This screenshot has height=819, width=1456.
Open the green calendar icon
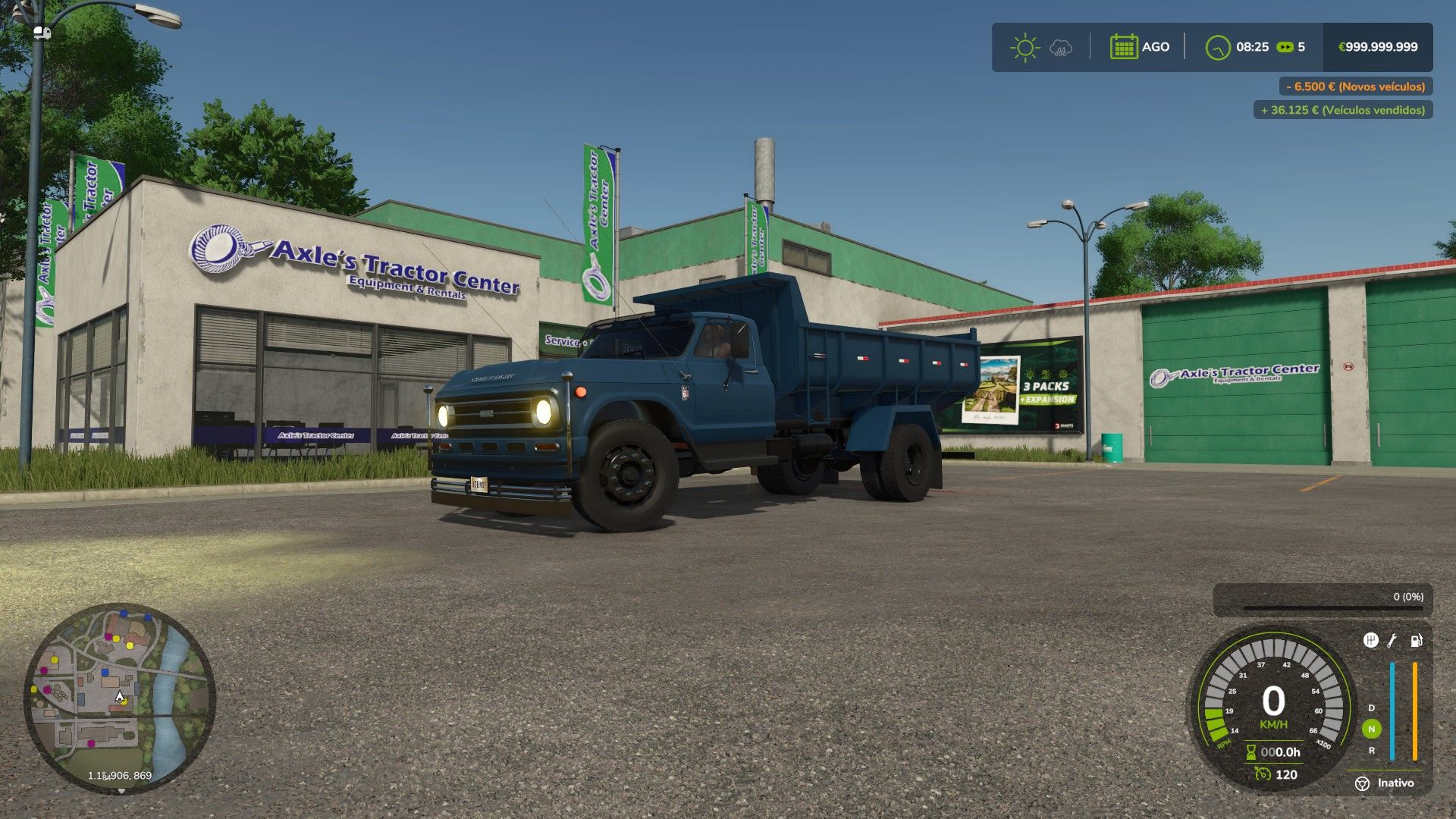(x=1123, y=47)
